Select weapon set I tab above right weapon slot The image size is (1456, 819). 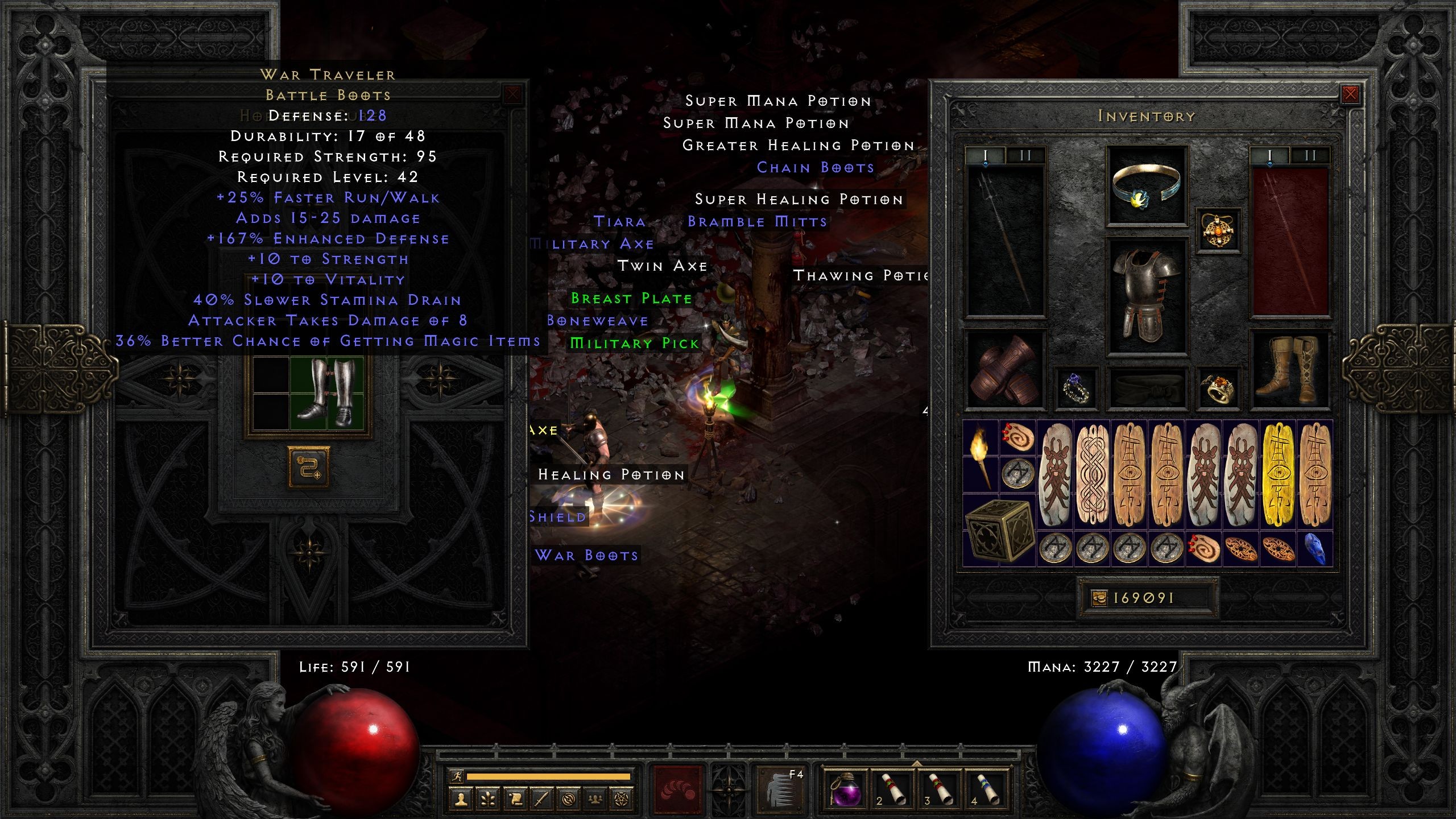(x=1269, y=155)
